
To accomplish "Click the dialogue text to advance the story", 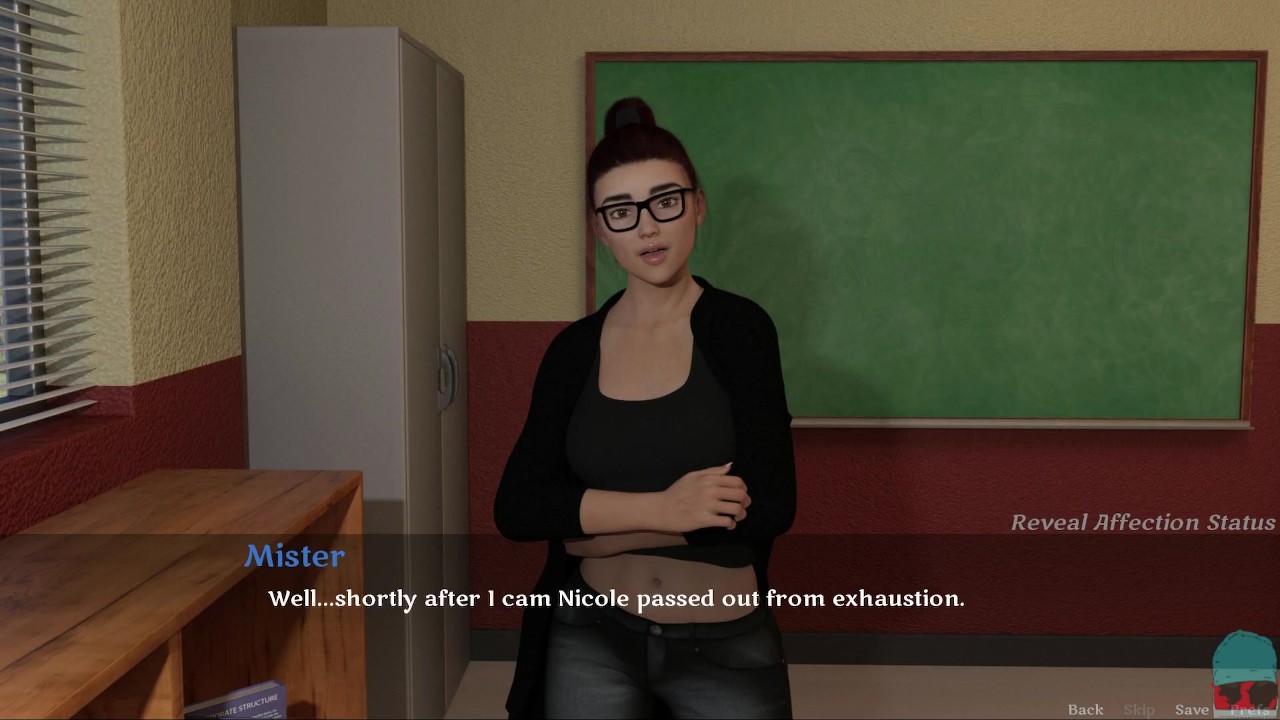I will (x=616, y=598).
